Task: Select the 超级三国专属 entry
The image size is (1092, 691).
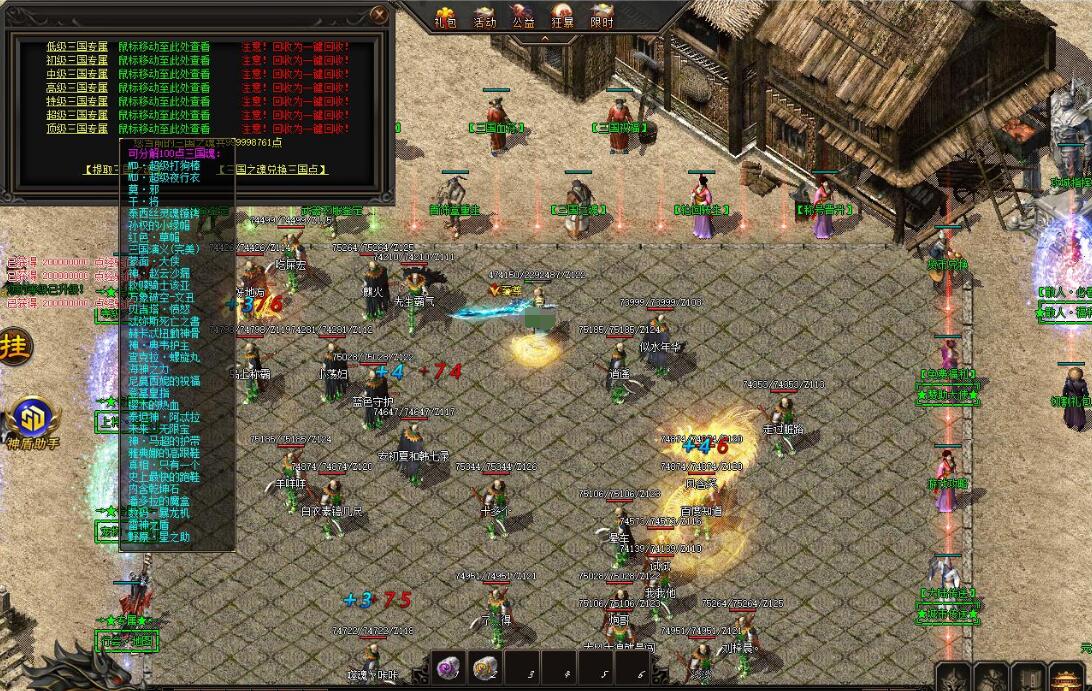Action: point(76,115)
